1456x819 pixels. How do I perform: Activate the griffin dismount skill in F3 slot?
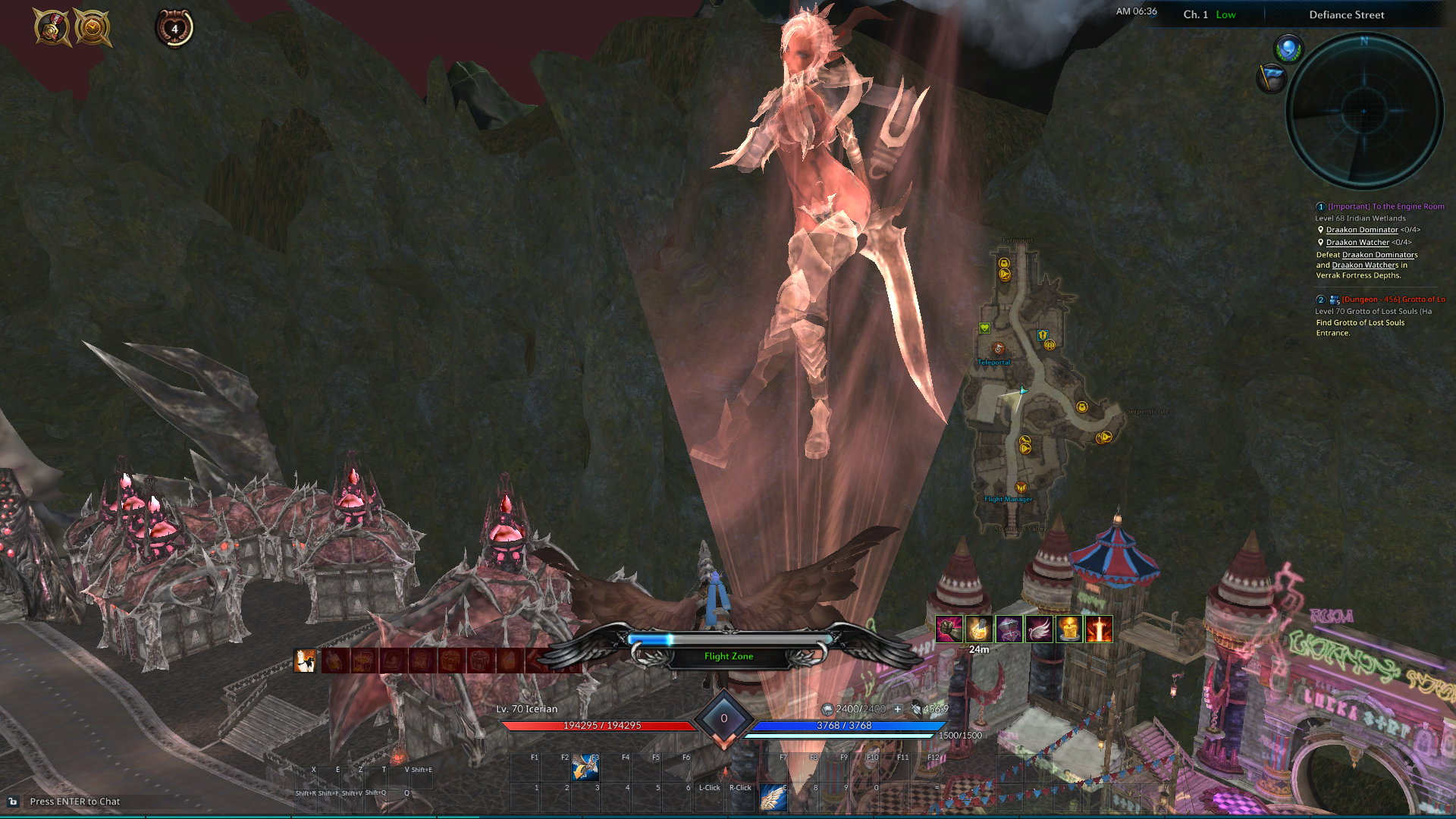(x=585, y=767)
